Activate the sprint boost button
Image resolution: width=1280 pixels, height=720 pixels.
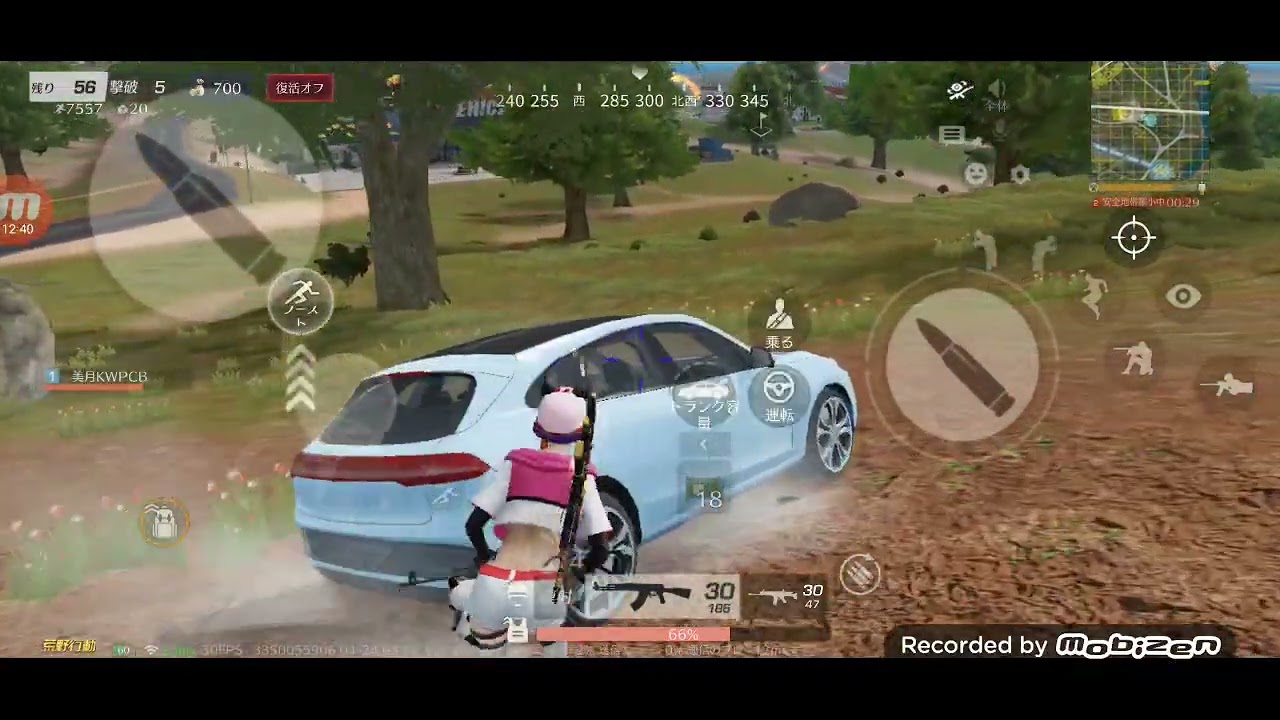(301, 300)
